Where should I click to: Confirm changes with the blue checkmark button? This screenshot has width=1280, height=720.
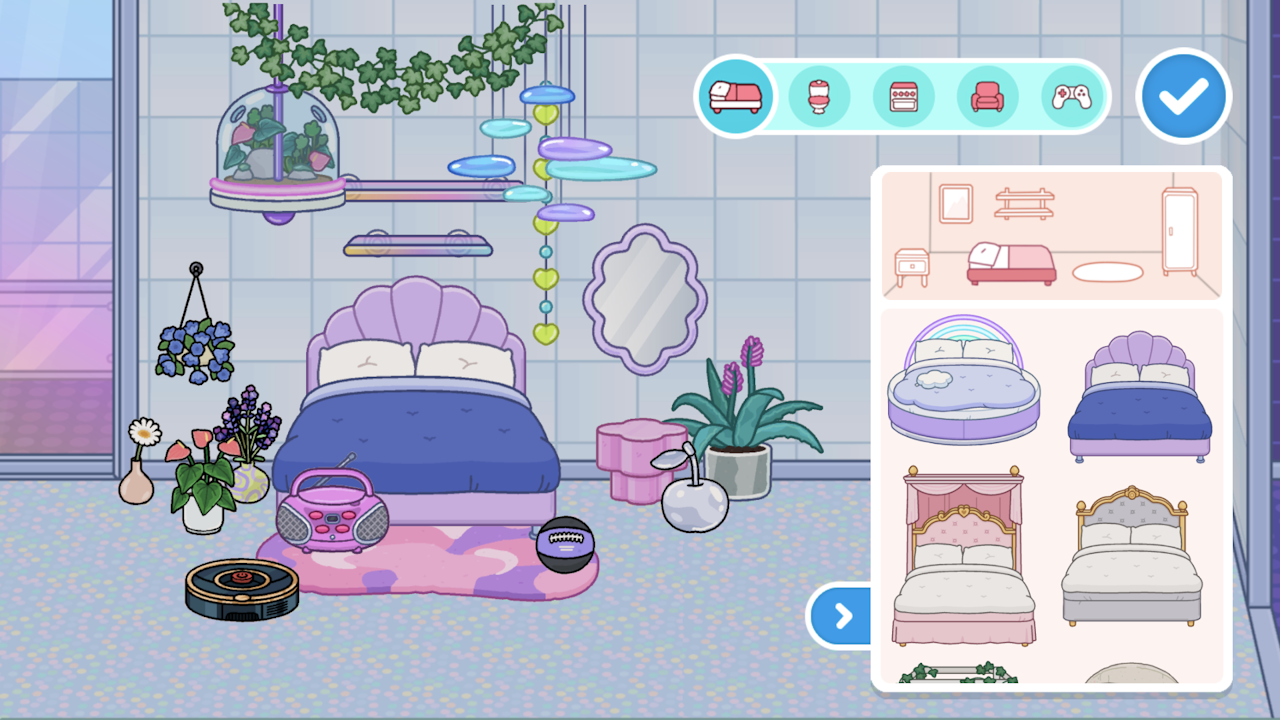(x=1183, y=95)
